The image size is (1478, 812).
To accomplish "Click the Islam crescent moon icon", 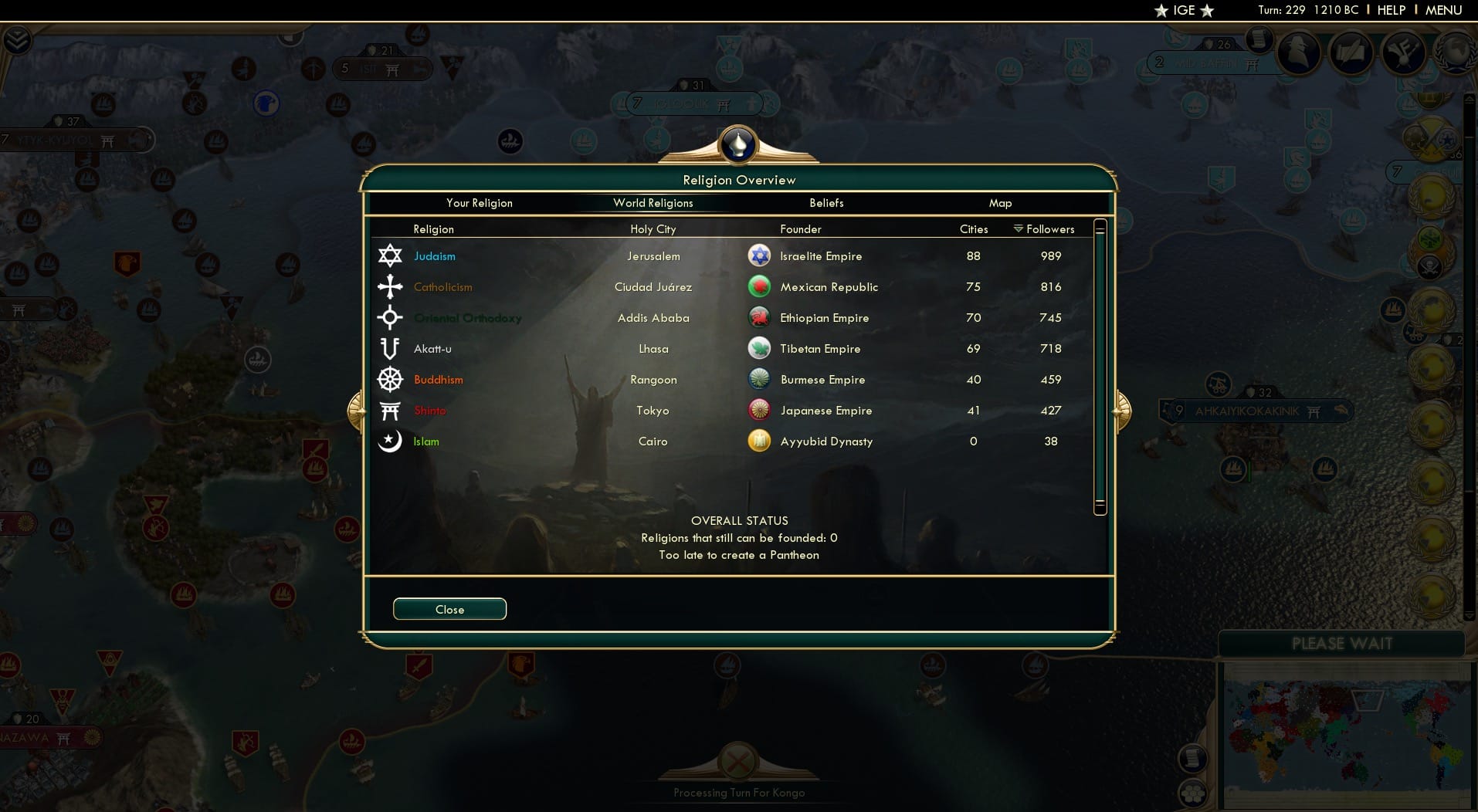I will coord(391,441).
